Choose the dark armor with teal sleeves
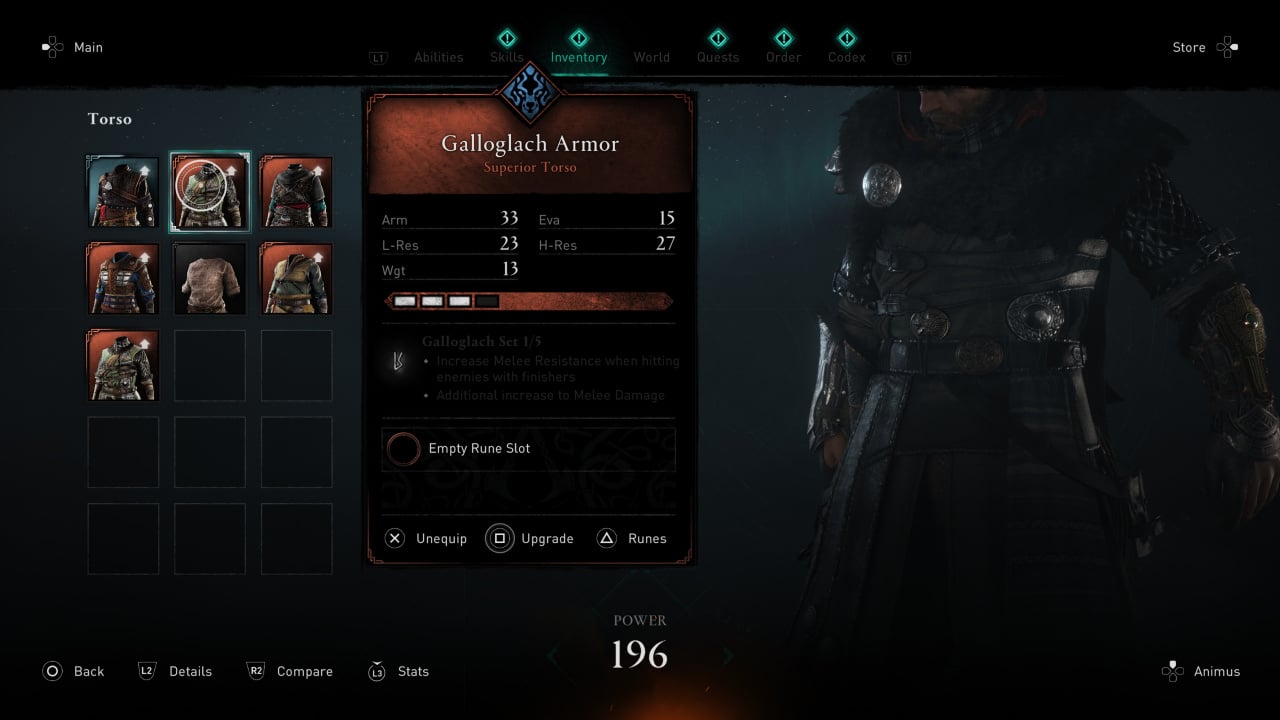 [296, 192]
